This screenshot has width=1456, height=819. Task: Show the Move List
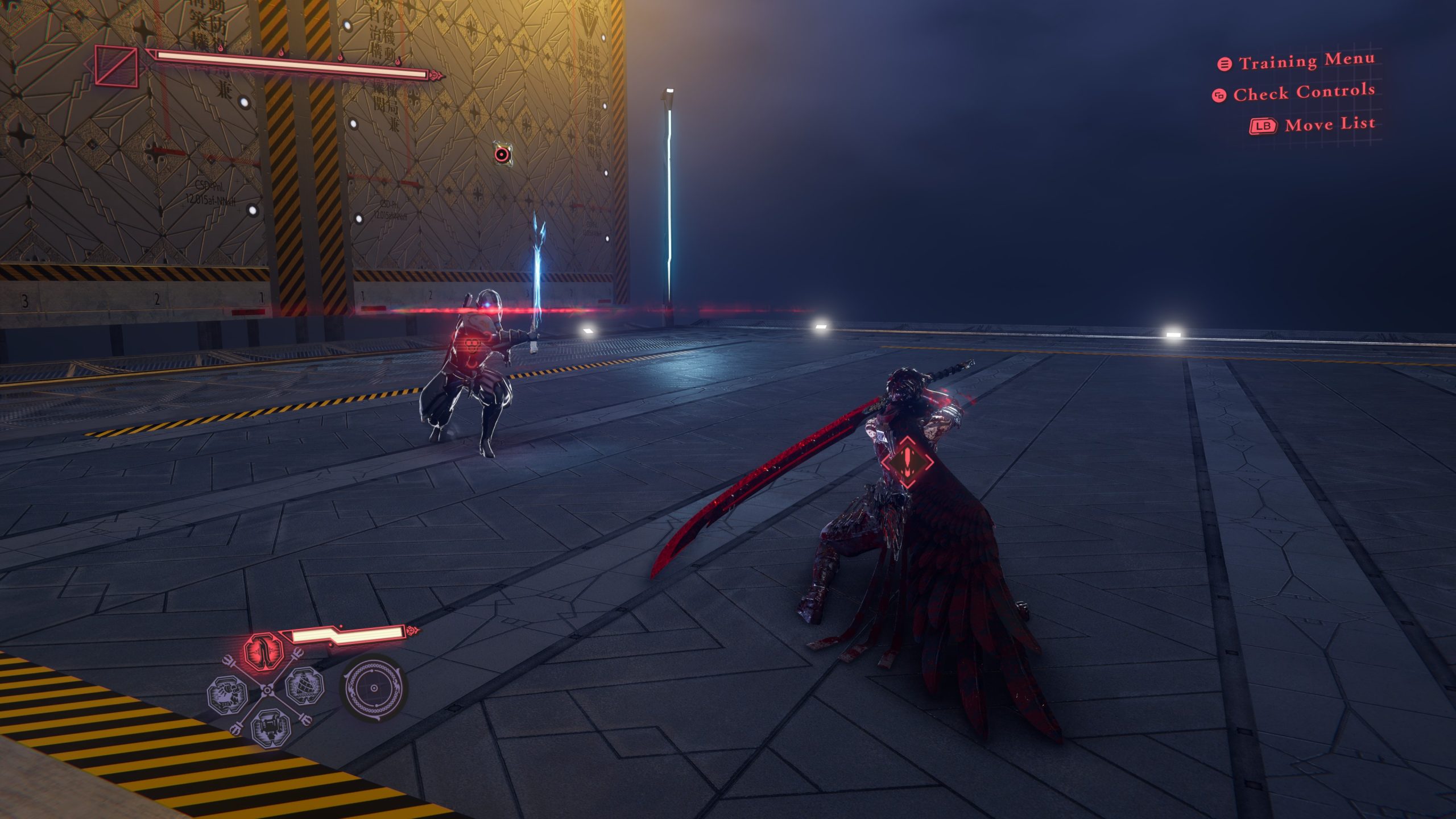pos(1329,125)
